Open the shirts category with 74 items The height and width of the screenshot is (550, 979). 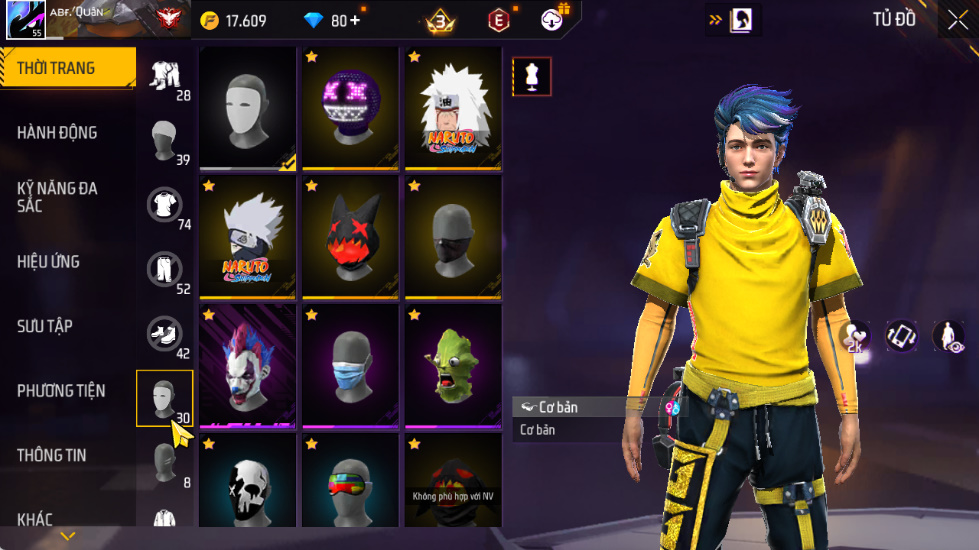(x=165, y=206)
